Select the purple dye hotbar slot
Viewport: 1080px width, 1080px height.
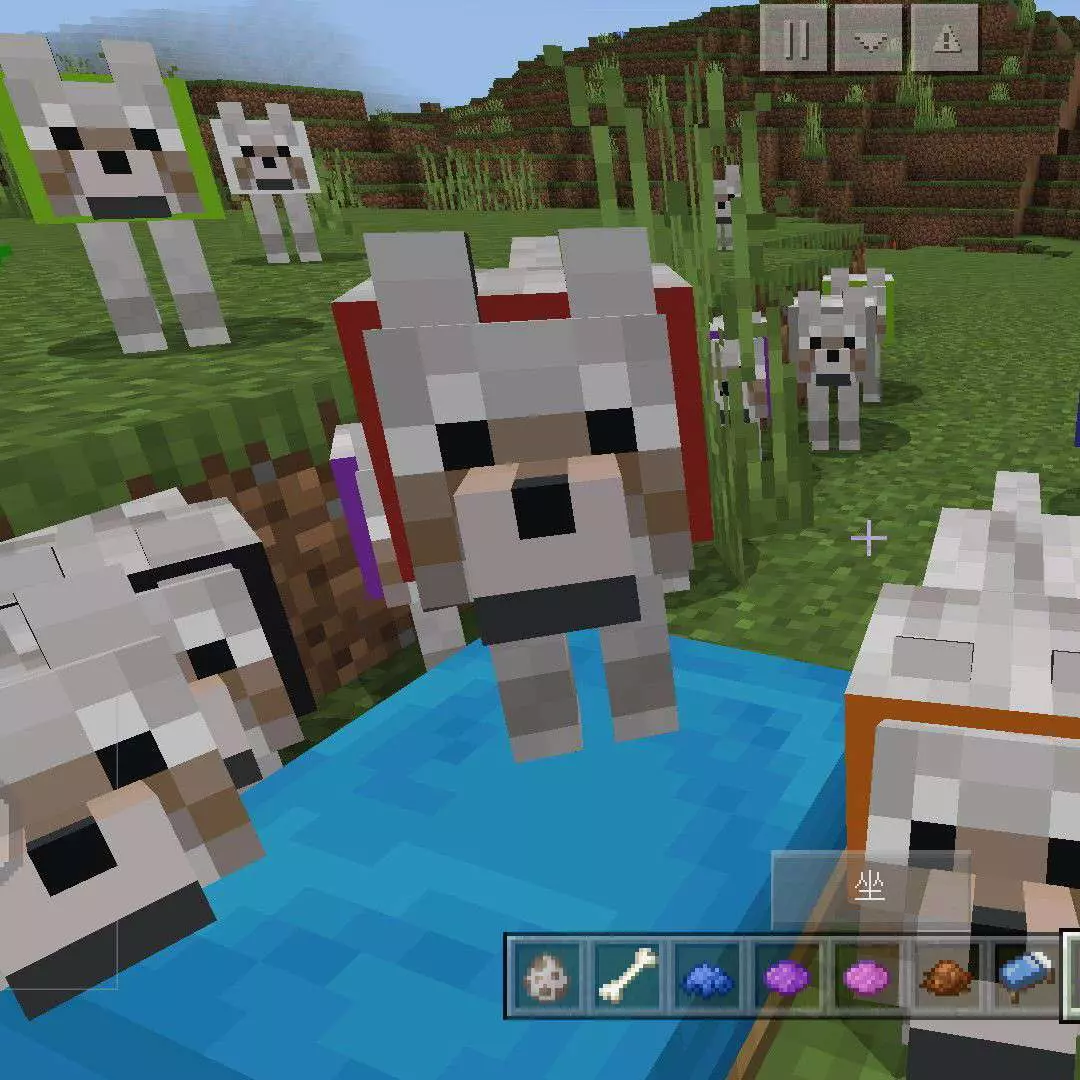click(x=788, y=977)
